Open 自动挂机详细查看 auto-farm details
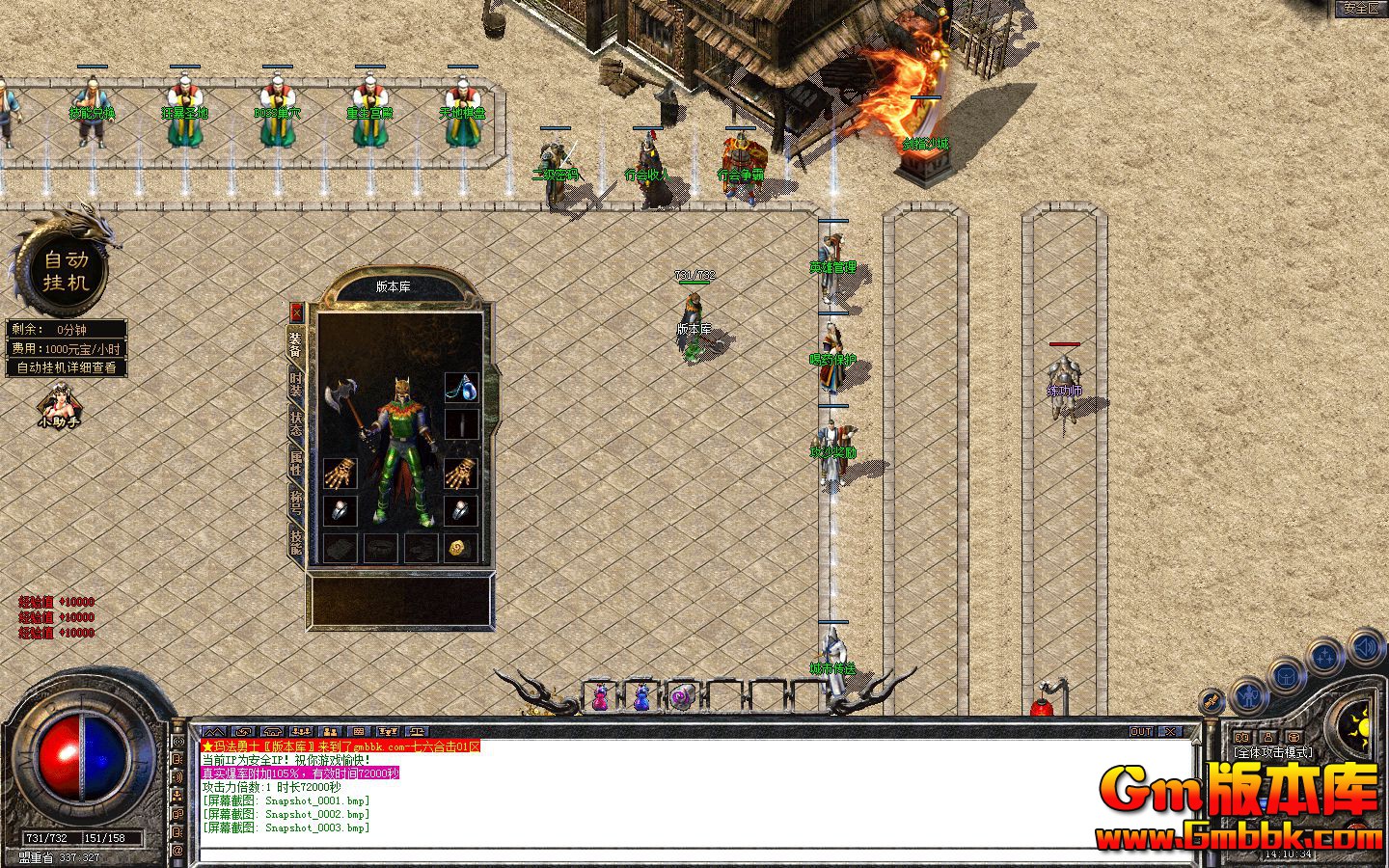The height and width of the screenshot is (868, 1389). tap(67, 367)
